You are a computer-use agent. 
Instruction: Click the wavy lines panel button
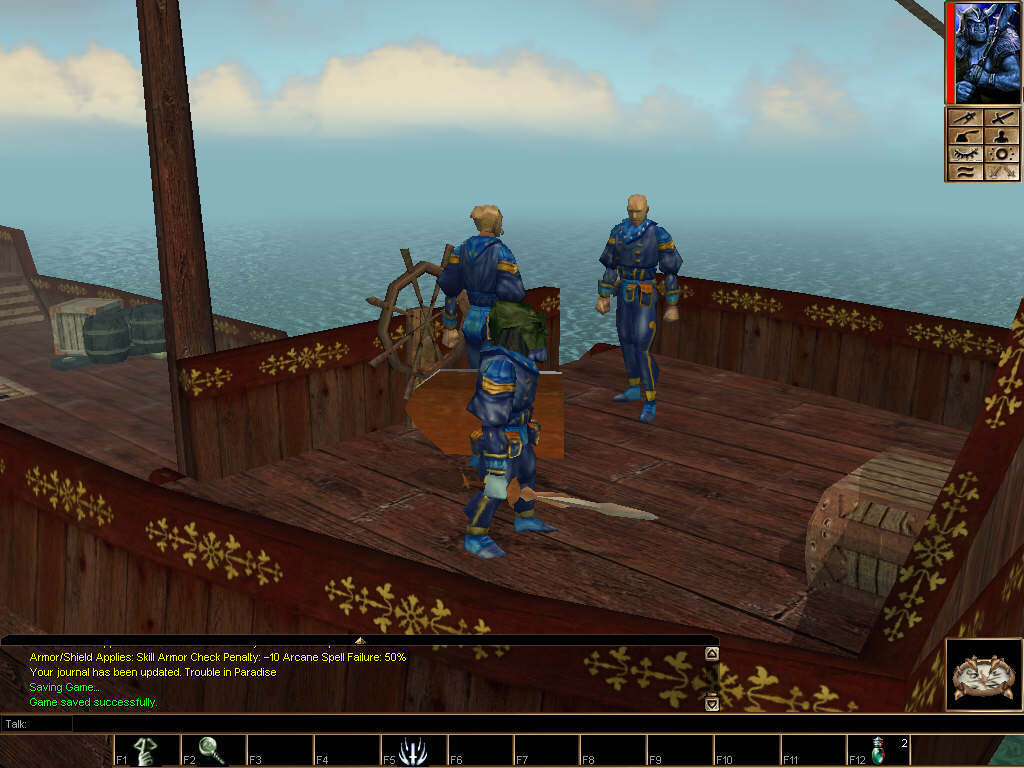(x=964, y=171)
